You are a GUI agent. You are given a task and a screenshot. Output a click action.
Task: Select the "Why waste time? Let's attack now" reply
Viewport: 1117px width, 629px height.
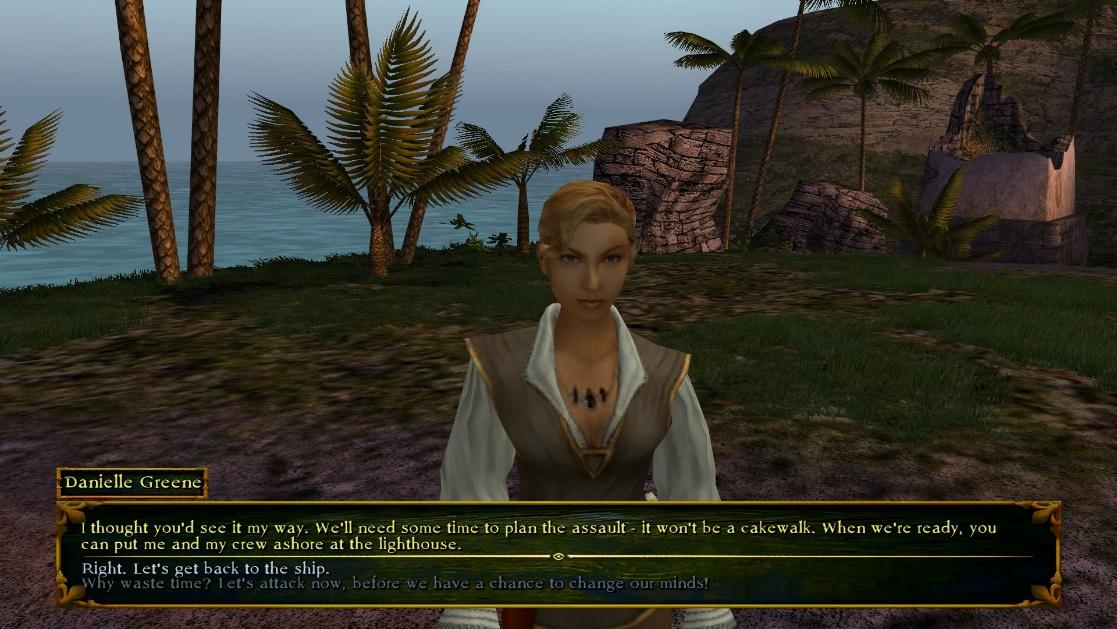(x=394, y=582)
